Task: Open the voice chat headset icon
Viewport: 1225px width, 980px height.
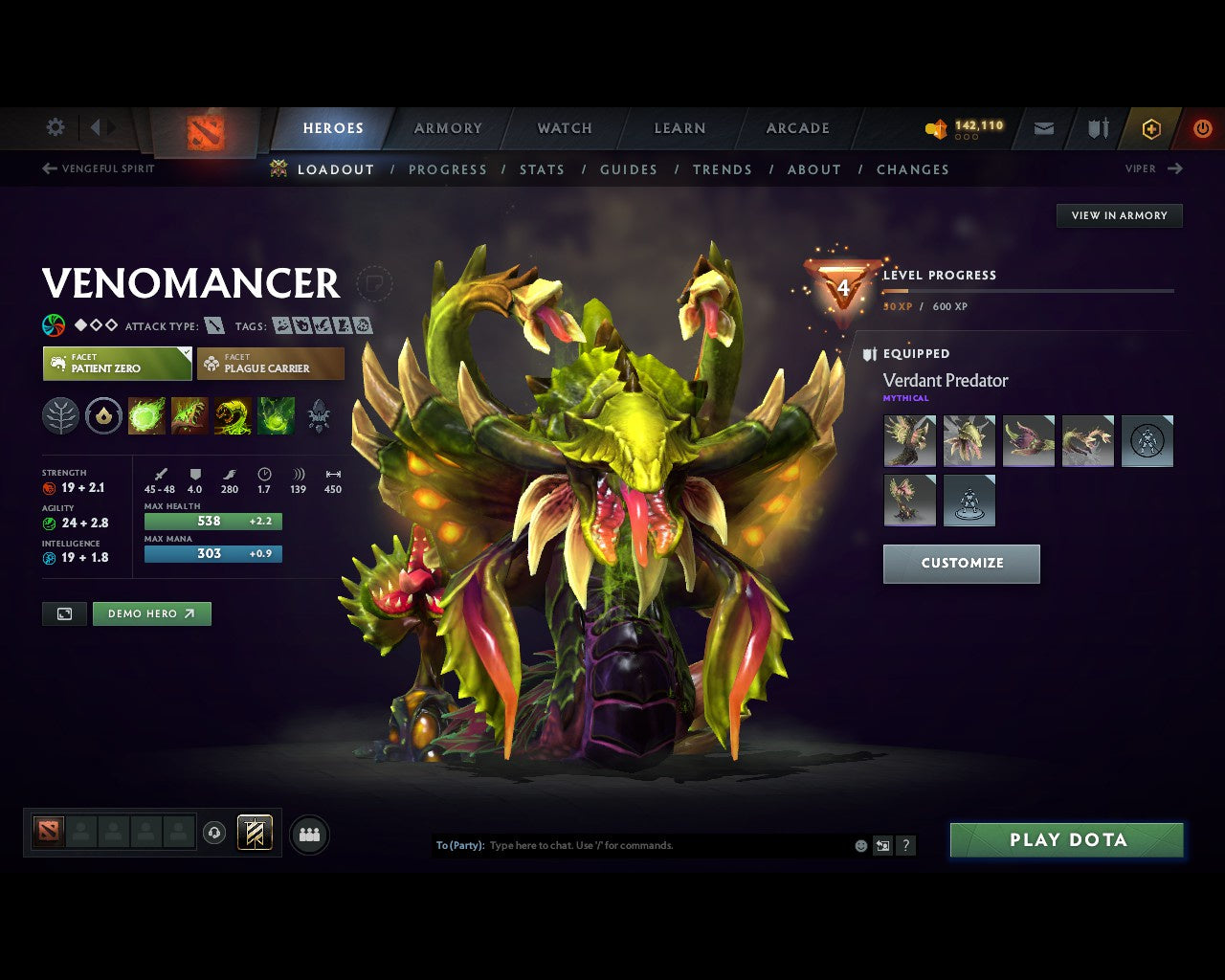Action: [x=212, y=833]
